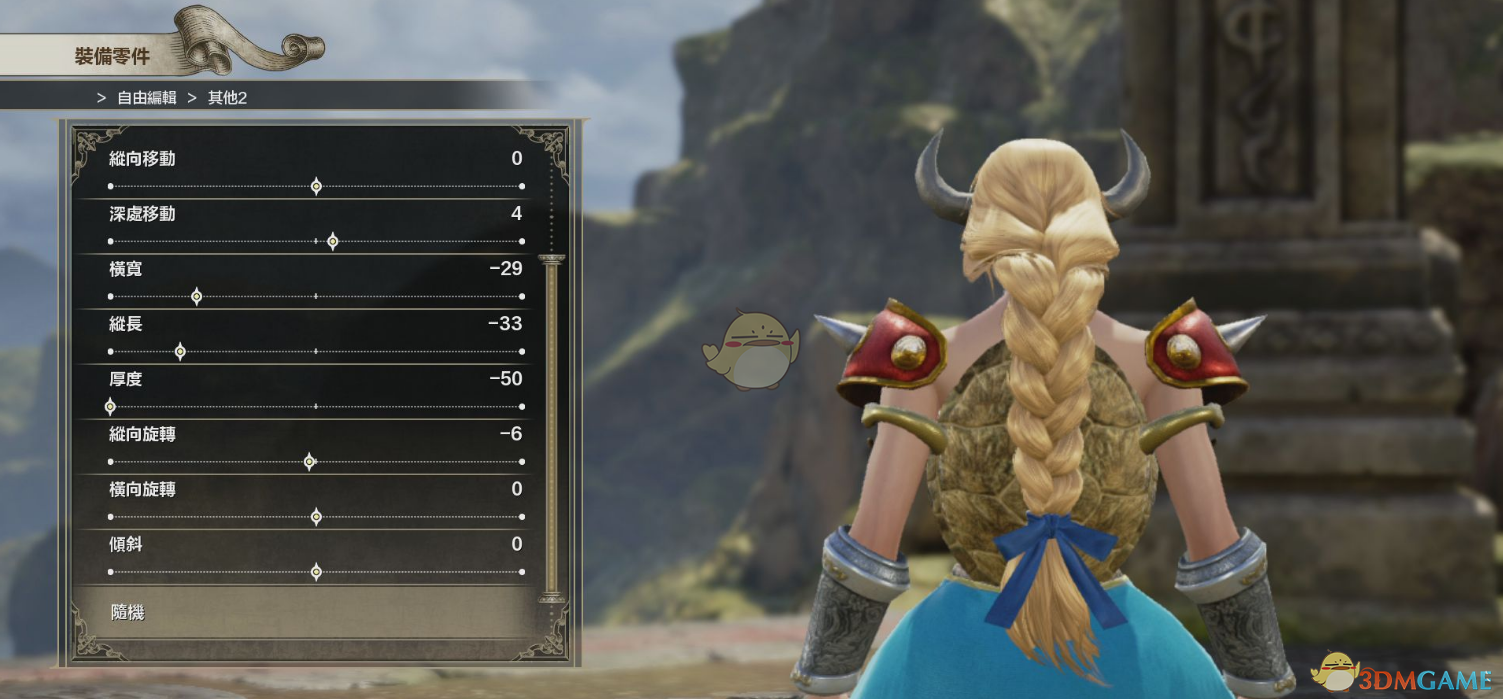The width and height of the screenshot is (1503, 699).
Task: Select the 厚度 slider handle
Action: click(x=110, y=406)
